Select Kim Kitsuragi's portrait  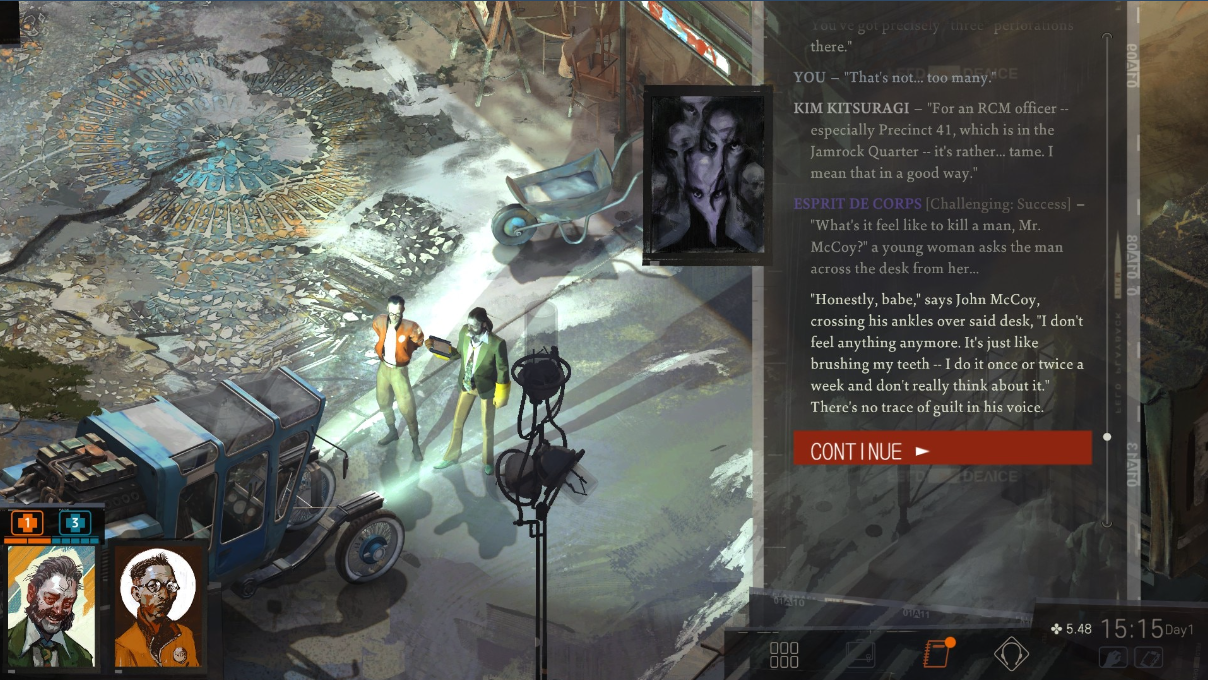(x=158, y=607)
